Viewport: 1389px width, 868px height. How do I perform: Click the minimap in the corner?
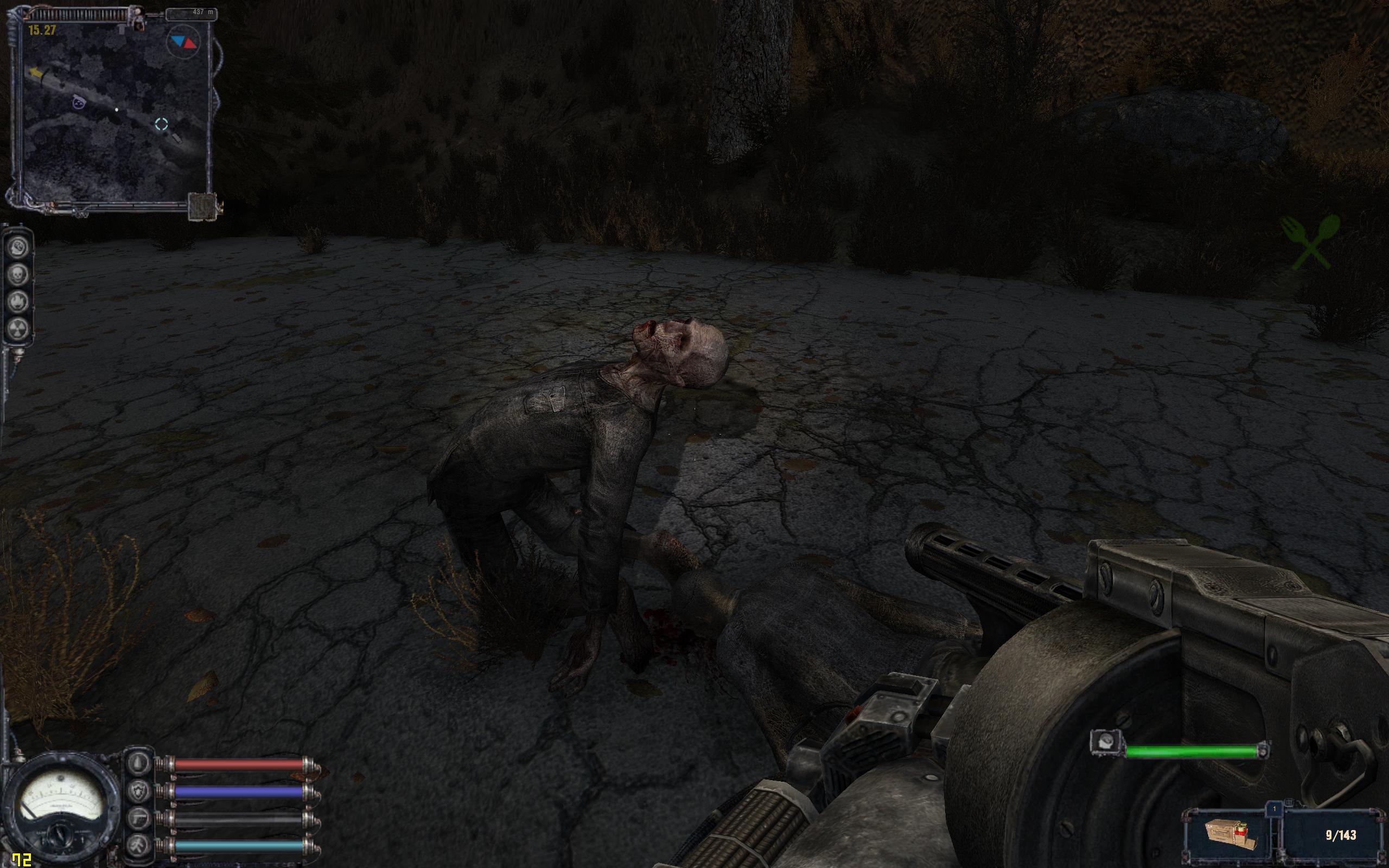pos(115,112)
